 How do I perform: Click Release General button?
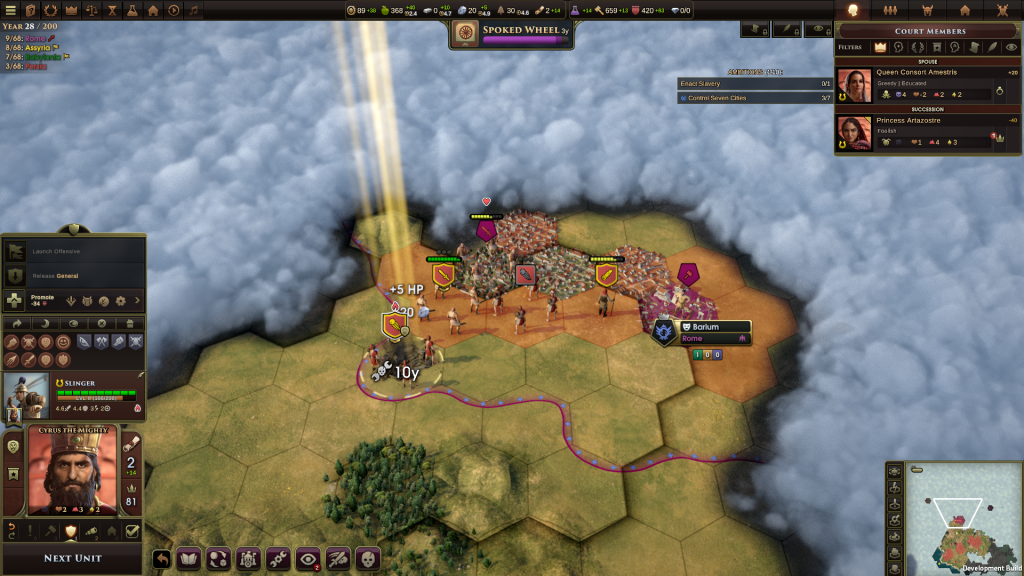[72, 276]
